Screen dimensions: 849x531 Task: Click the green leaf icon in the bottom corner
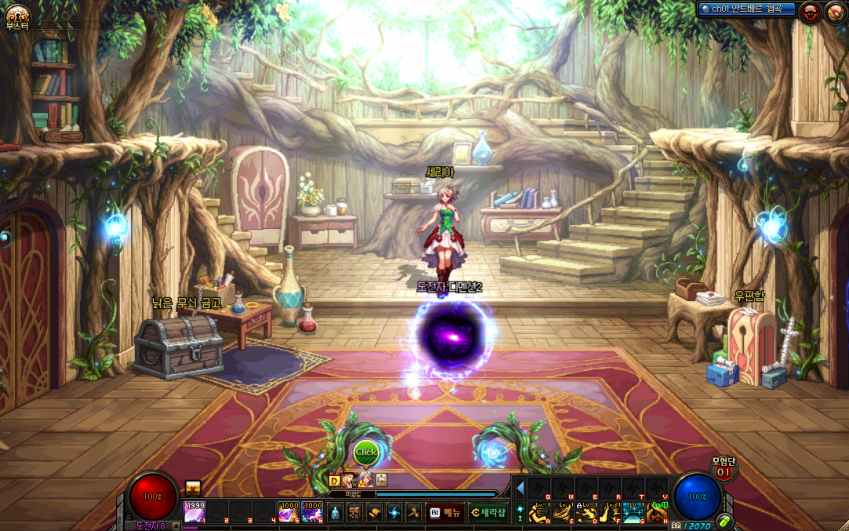(723, 520)
